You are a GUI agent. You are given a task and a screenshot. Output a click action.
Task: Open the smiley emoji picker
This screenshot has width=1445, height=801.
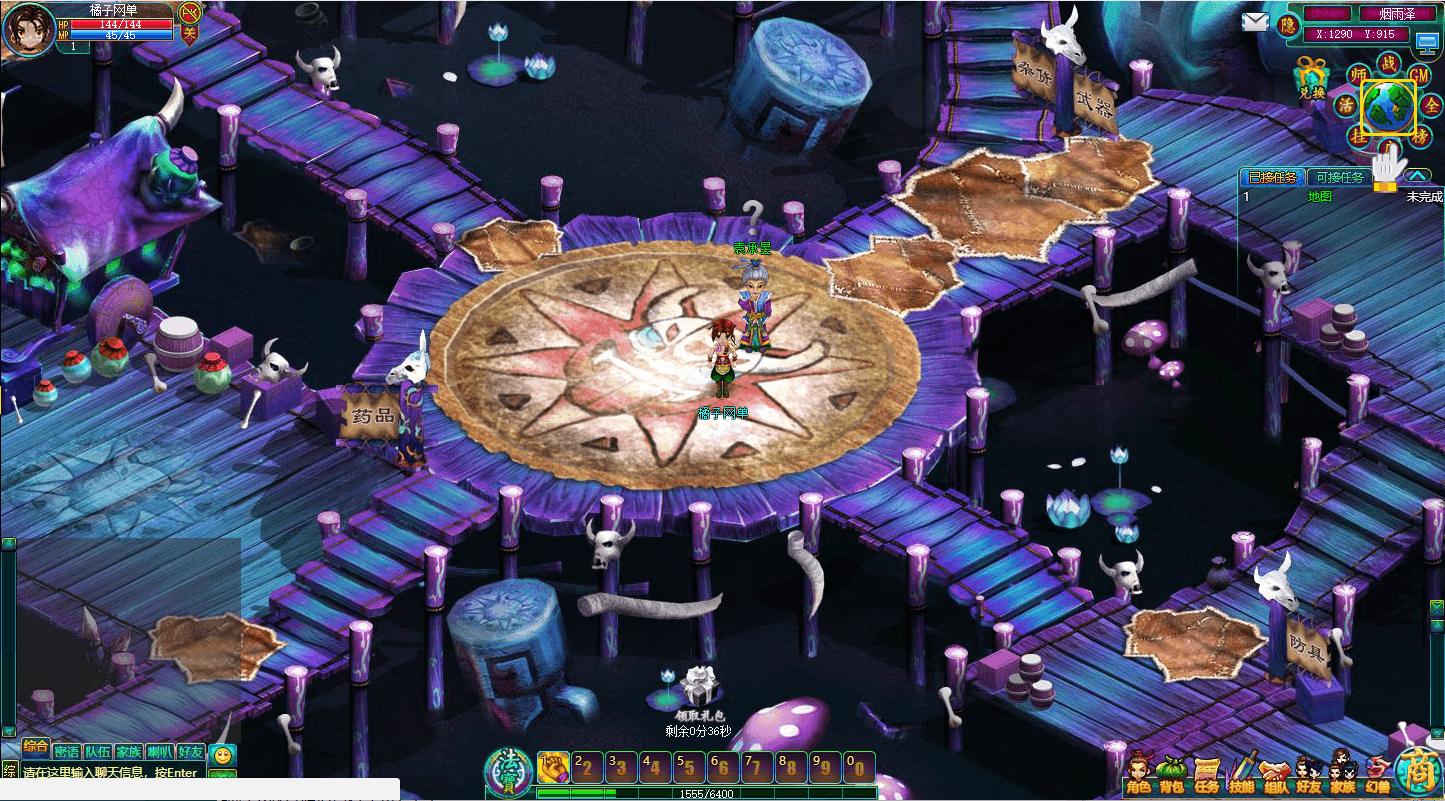[222, 755]
